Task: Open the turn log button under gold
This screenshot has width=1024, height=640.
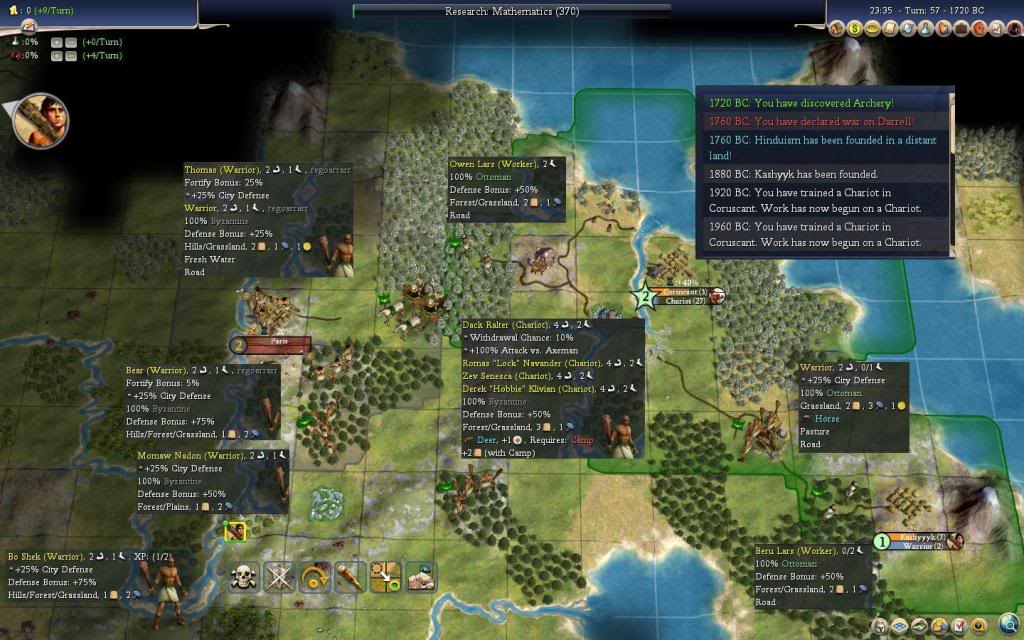Action: tap(27, 27)
